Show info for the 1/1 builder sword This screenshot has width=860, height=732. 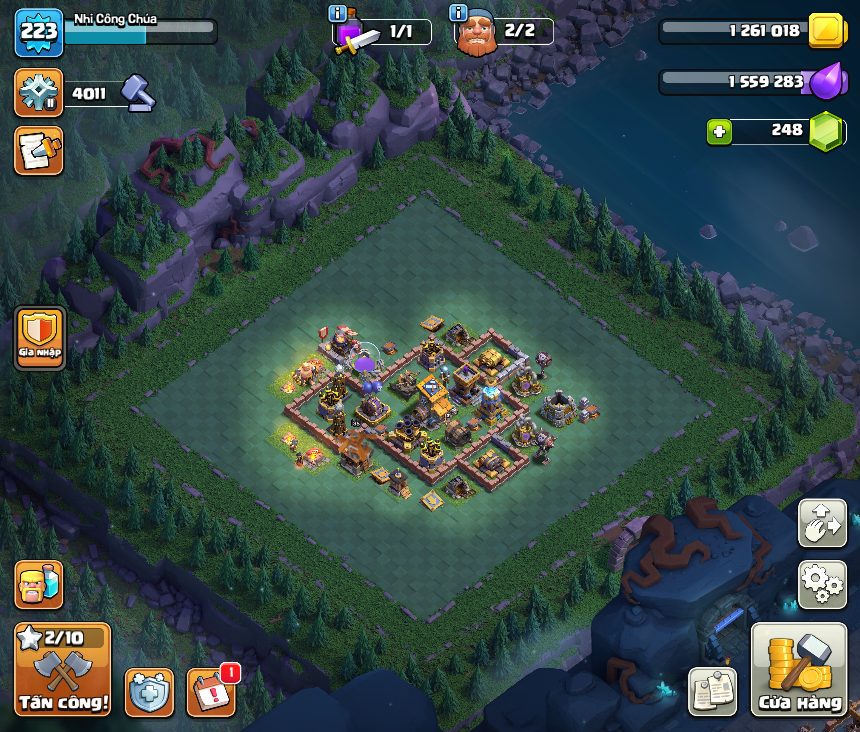click(338, 13)
